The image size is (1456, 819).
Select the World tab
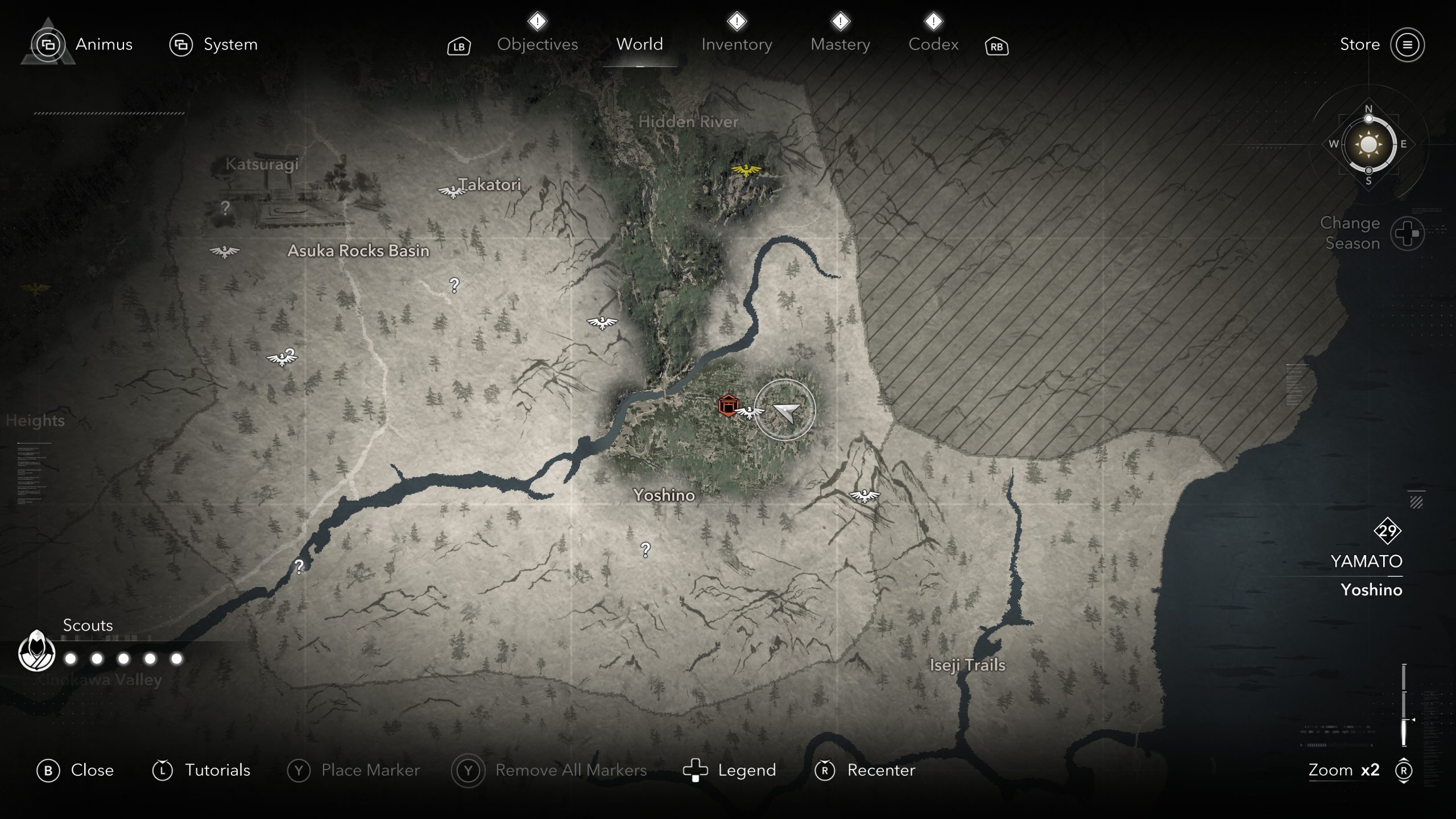click(x=639, y=44)
